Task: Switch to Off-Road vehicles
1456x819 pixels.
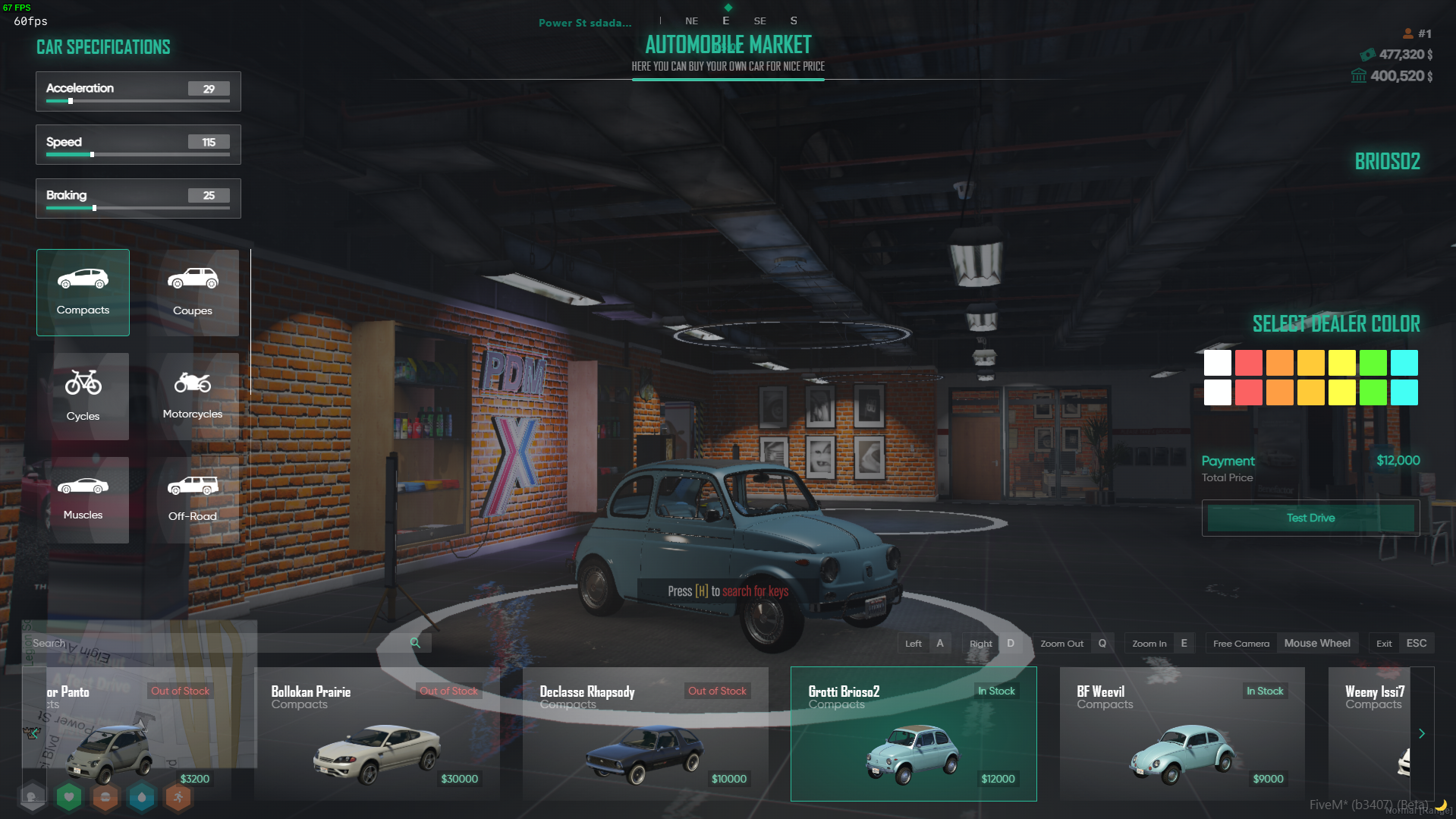Action: click(193, 499)
